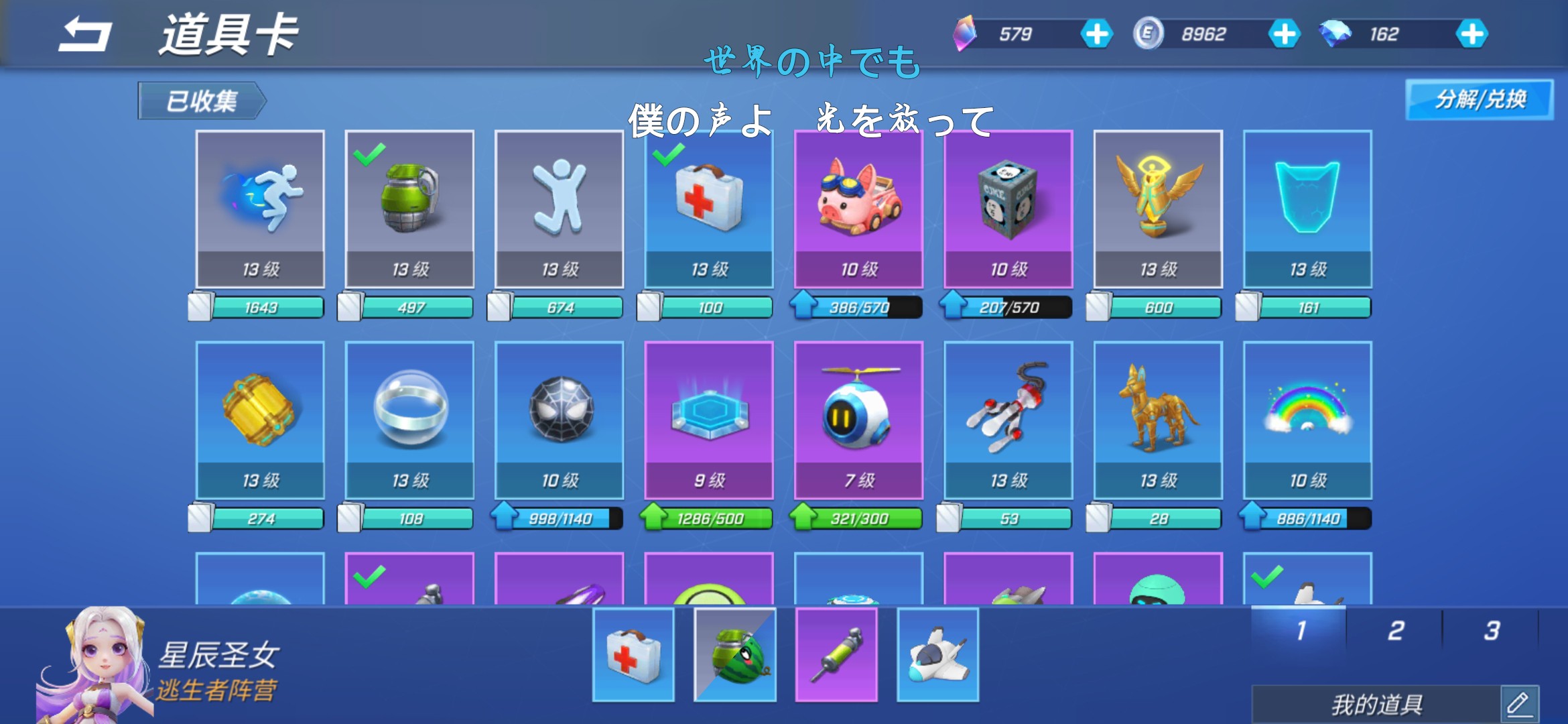Add more E coin currency
Viewport: 1568px width, 724px height.
pyautogui.click(x=1284, y=34)
